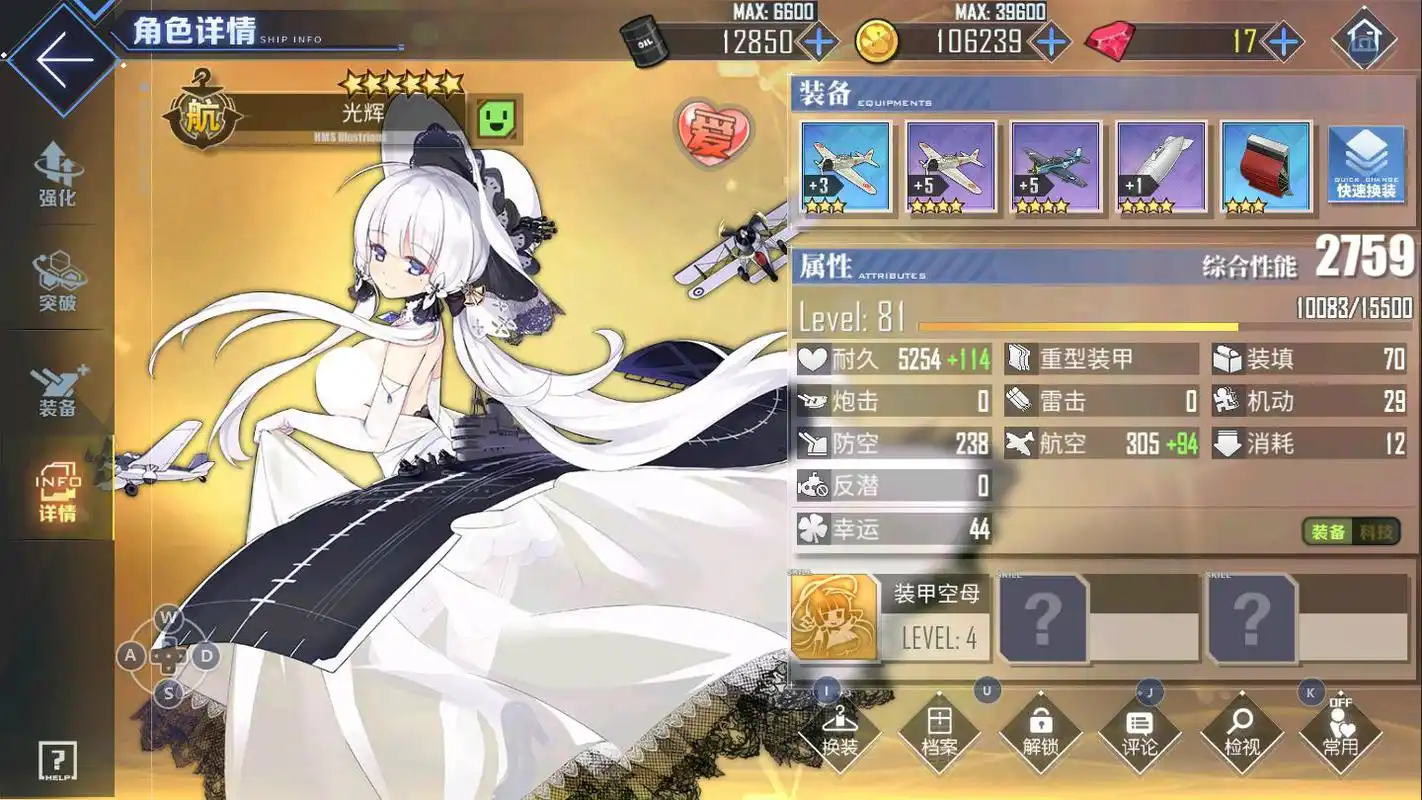Open the 装甲空母 skill details
Viewport: 1422px width, 800px height.
[890, 618]
